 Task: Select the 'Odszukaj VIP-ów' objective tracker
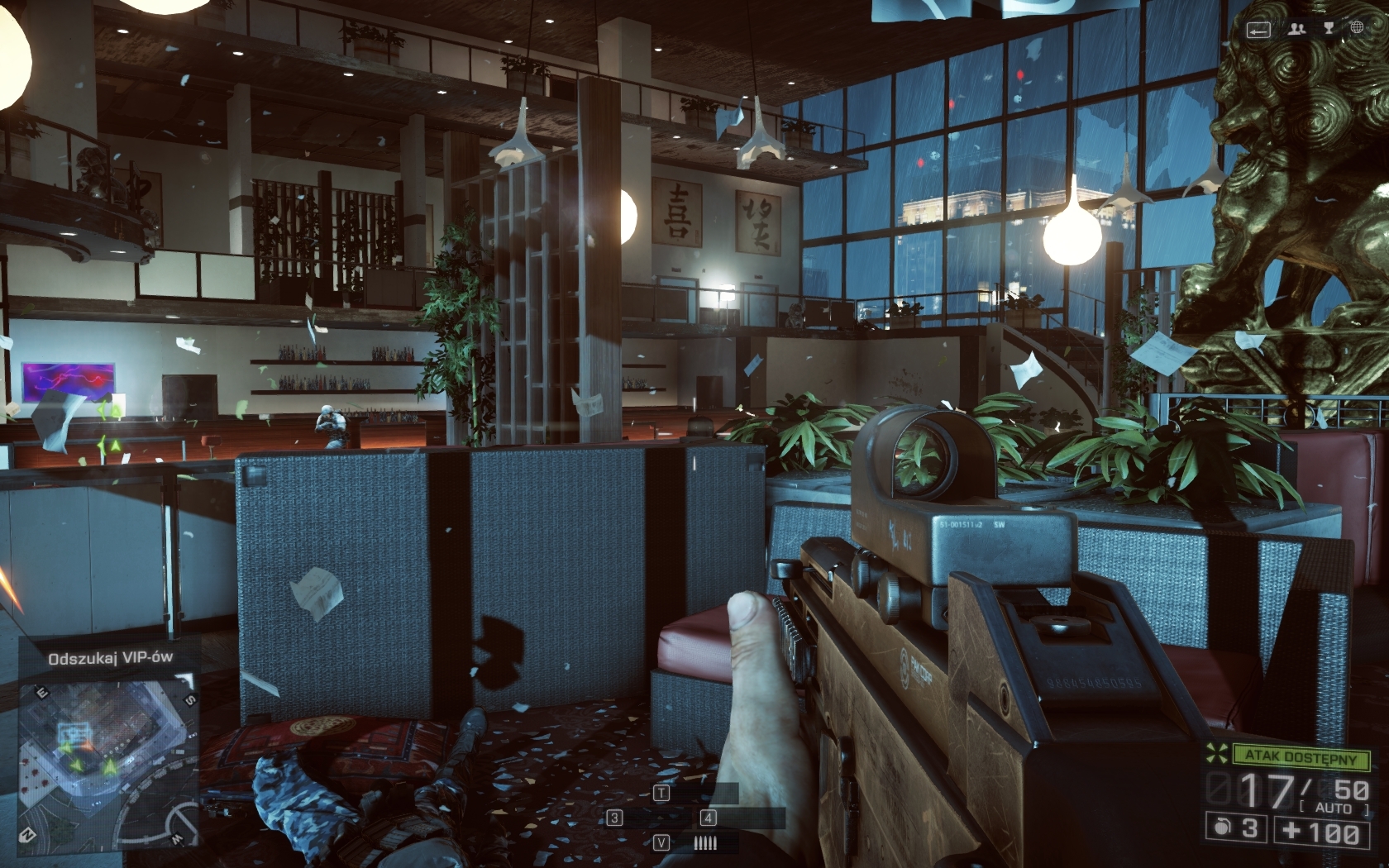[111, 658]
